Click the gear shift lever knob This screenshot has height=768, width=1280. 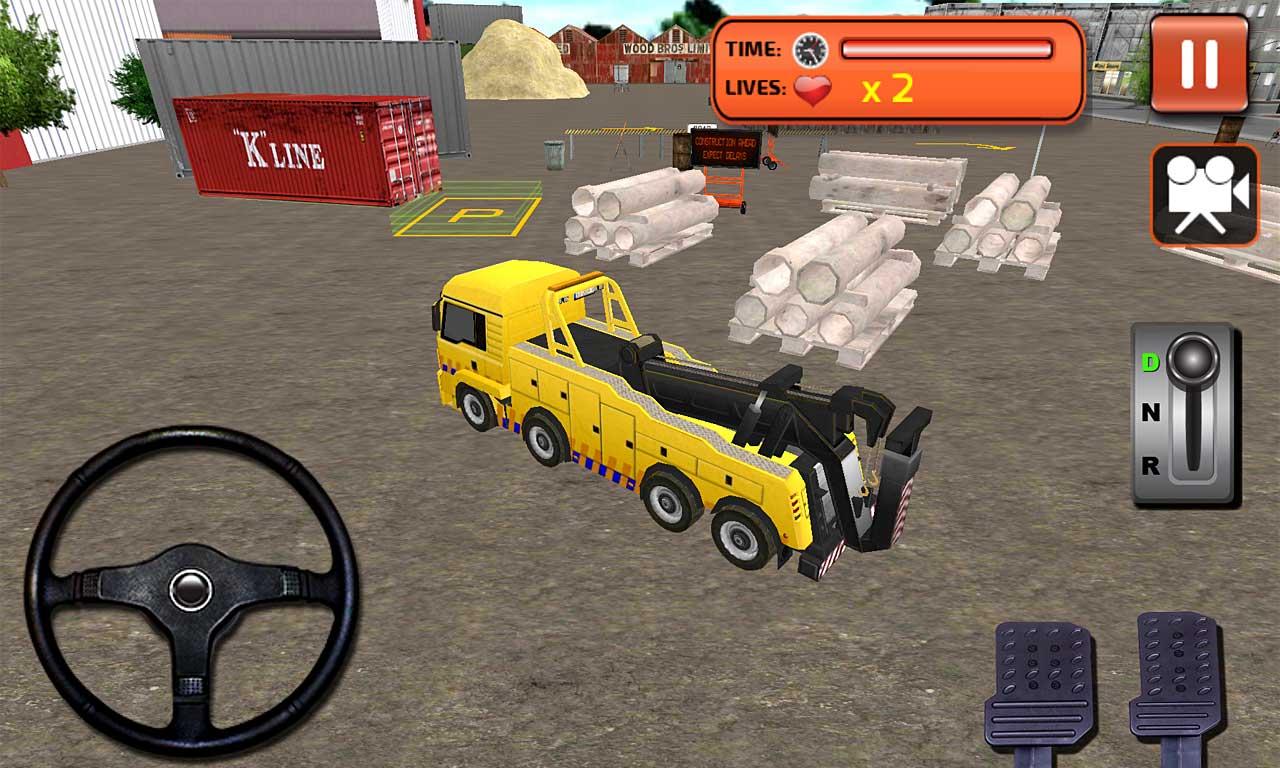click(1193, 361)
